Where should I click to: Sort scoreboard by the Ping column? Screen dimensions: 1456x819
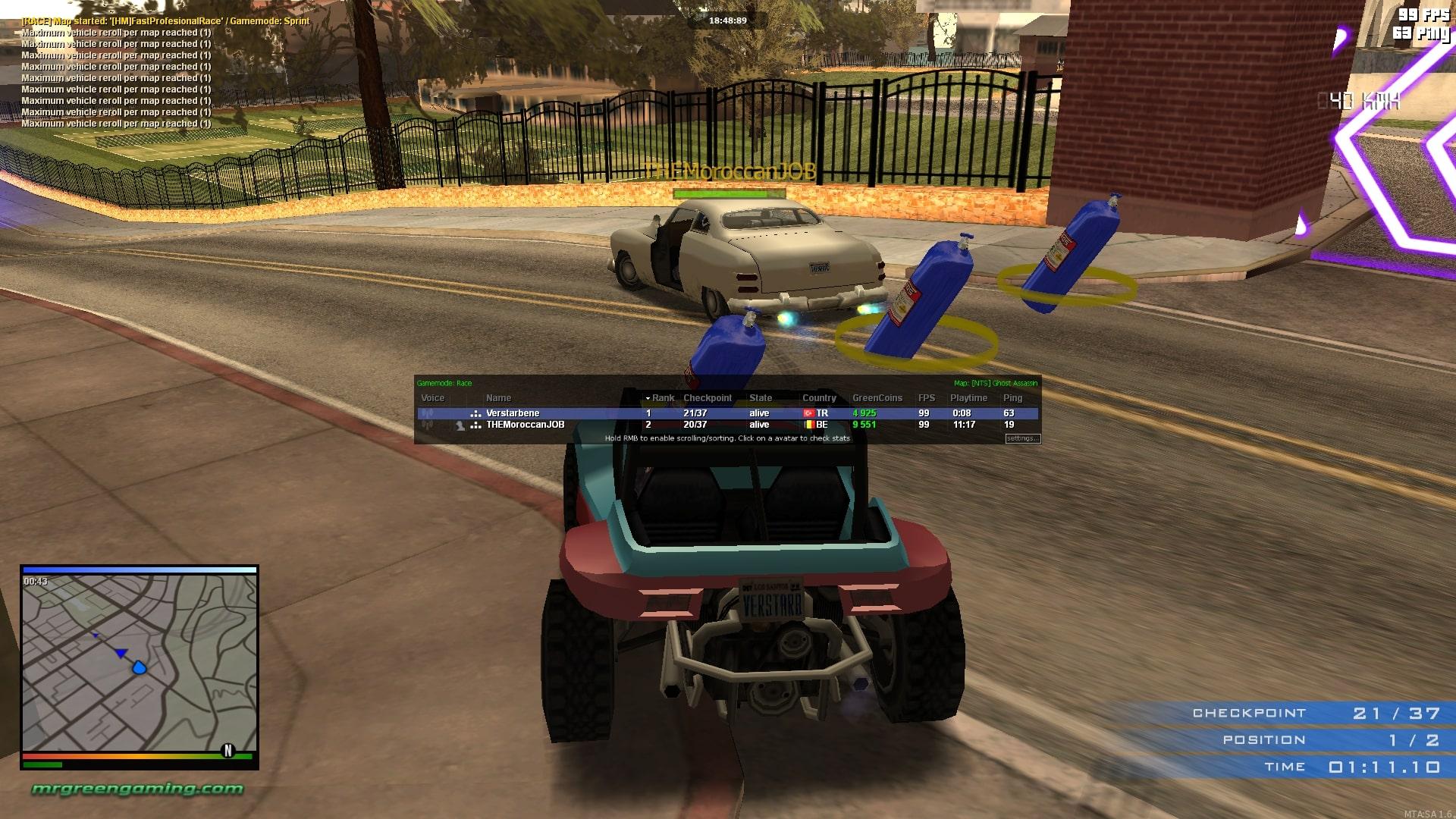(x=1012, y=398)
